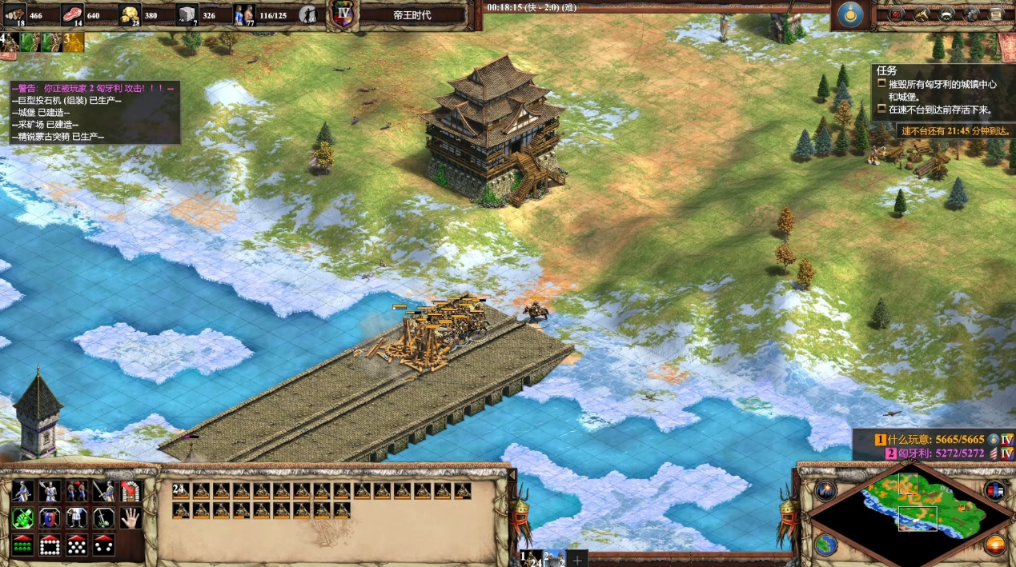Open the tech tree icon
Viewport: 1016px width, 567px height.
pyautogui.click(x=921, y=14)
